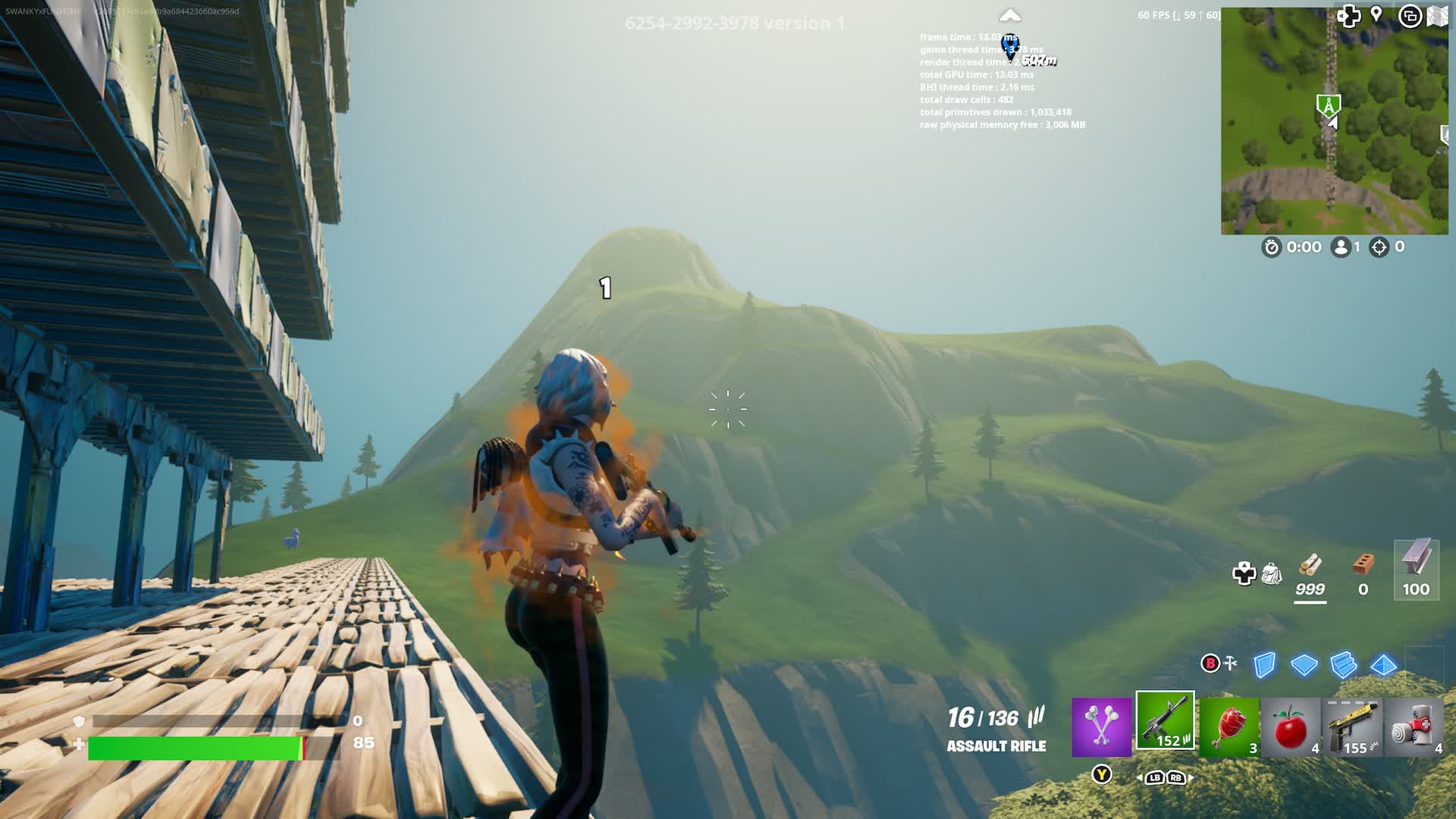Image resolution: width=1456 pixels, height=819 pixels.
Task: Open the full map icon
Action: [1437, 16]
